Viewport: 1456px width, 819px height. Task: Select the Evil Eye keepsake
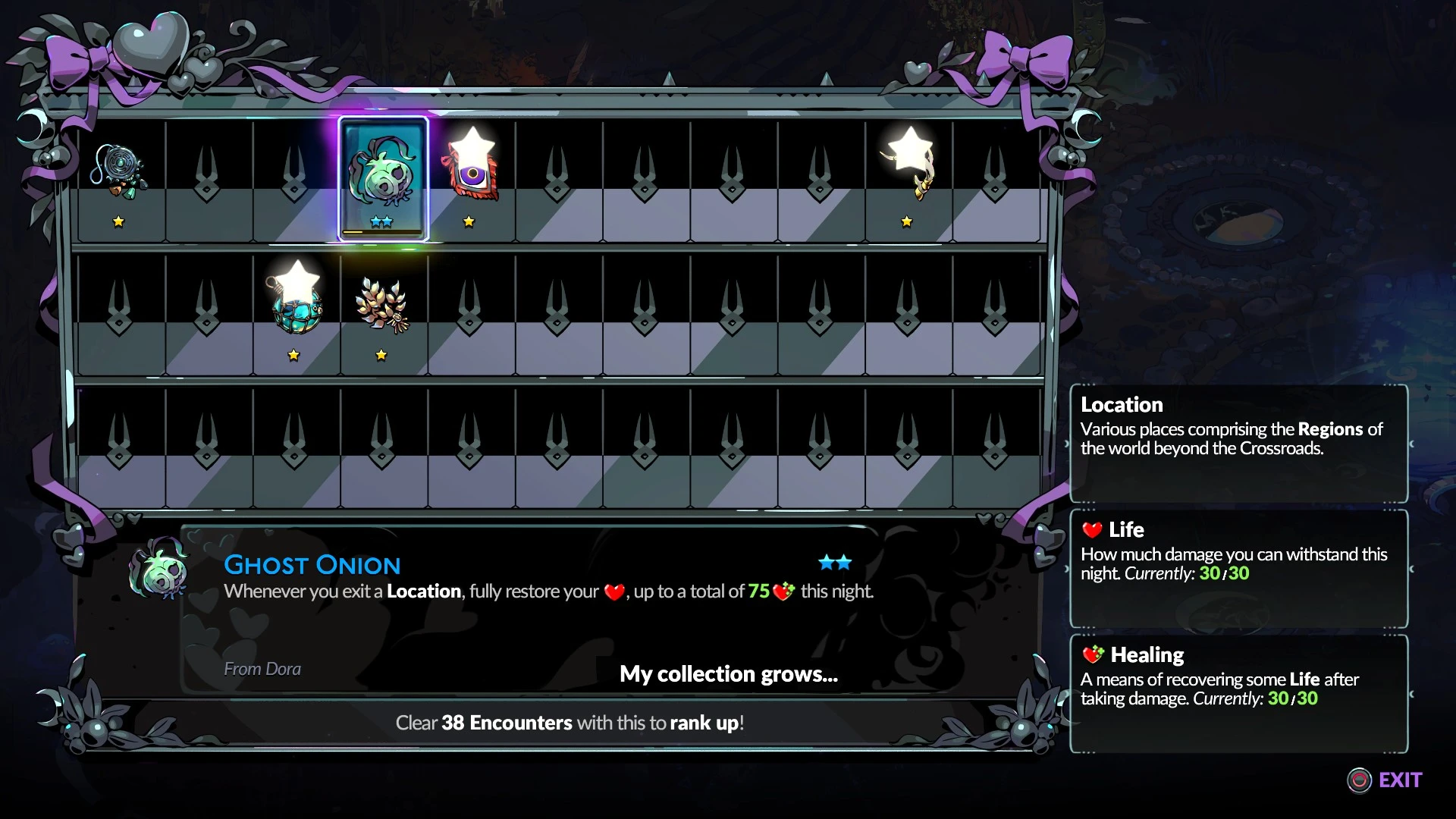tap(472, 174)
